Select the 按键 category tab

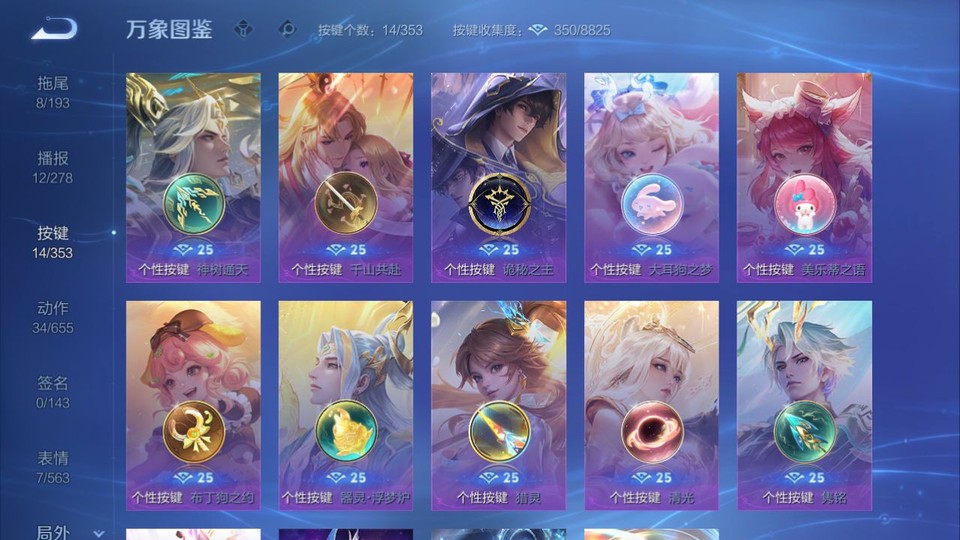tap(53, 241)
